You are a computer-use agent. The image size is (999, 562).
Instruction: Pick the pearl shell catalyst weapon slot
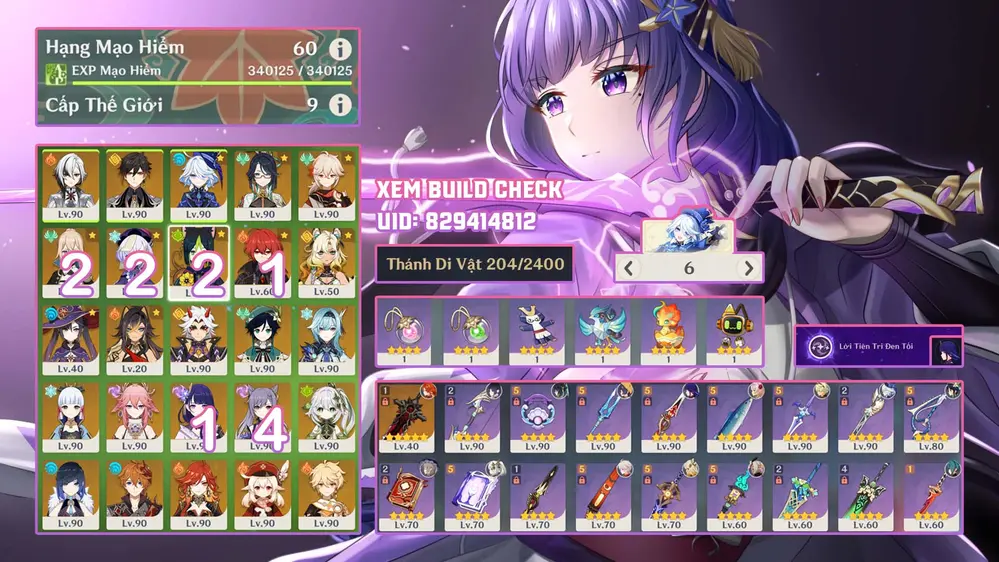tap(539, 417)
